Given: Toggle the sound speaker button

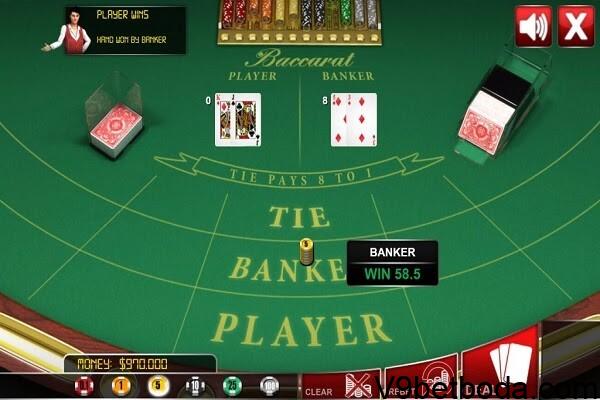Looking at the screenshot, I should pos(533,26).
